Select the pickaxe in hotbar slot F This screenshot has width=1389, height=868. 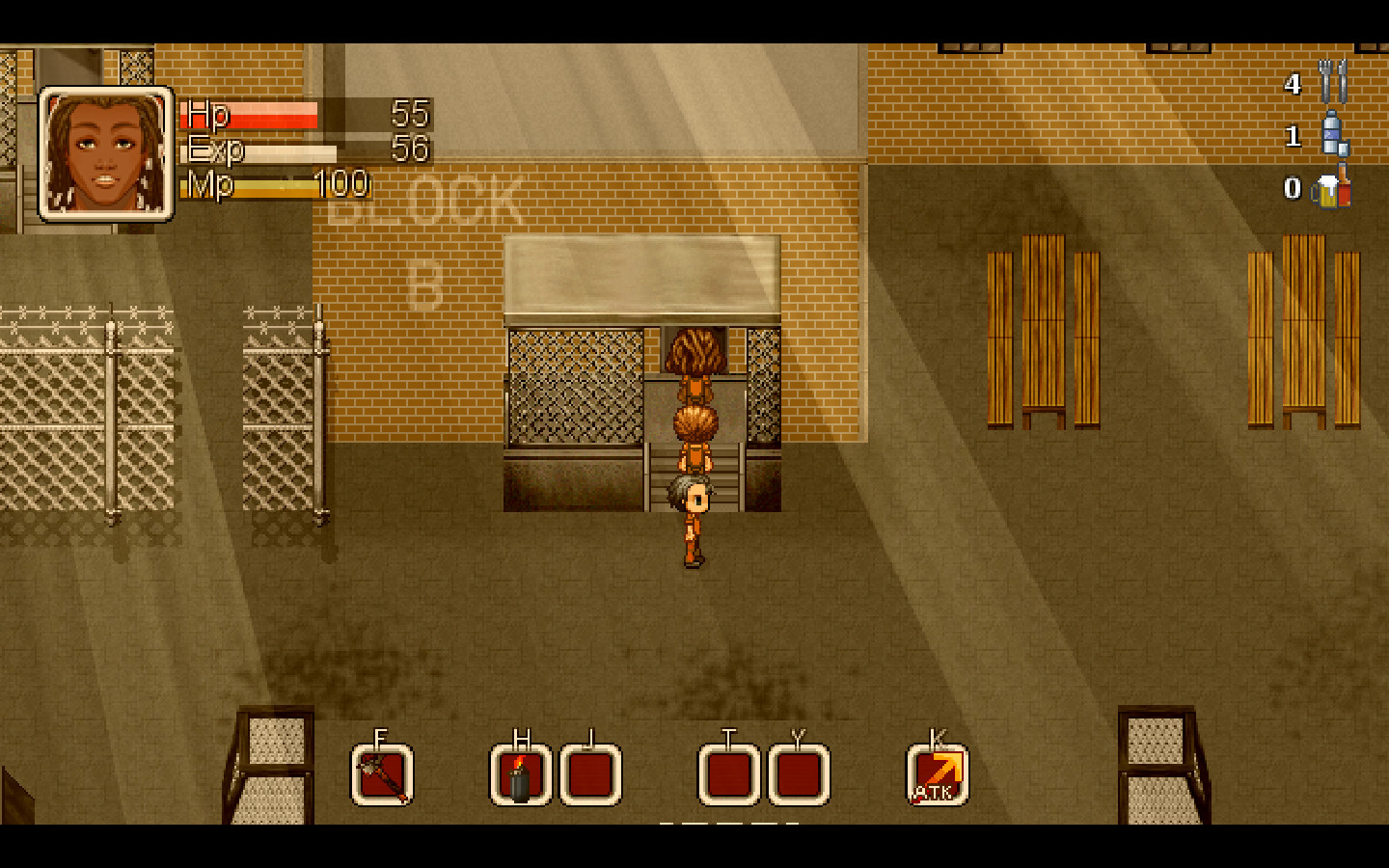[x=380, y=773]
